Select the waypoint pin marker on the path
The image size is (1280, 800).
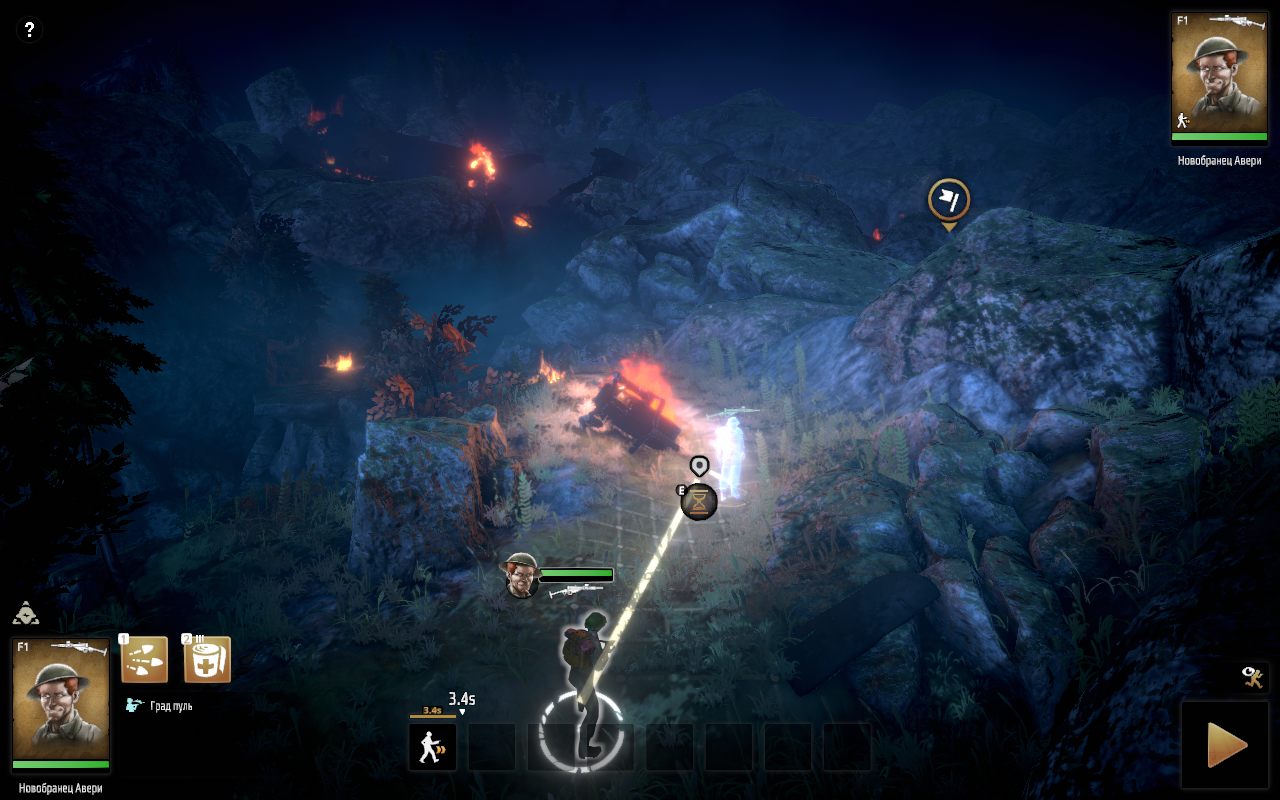click(699, 465)
